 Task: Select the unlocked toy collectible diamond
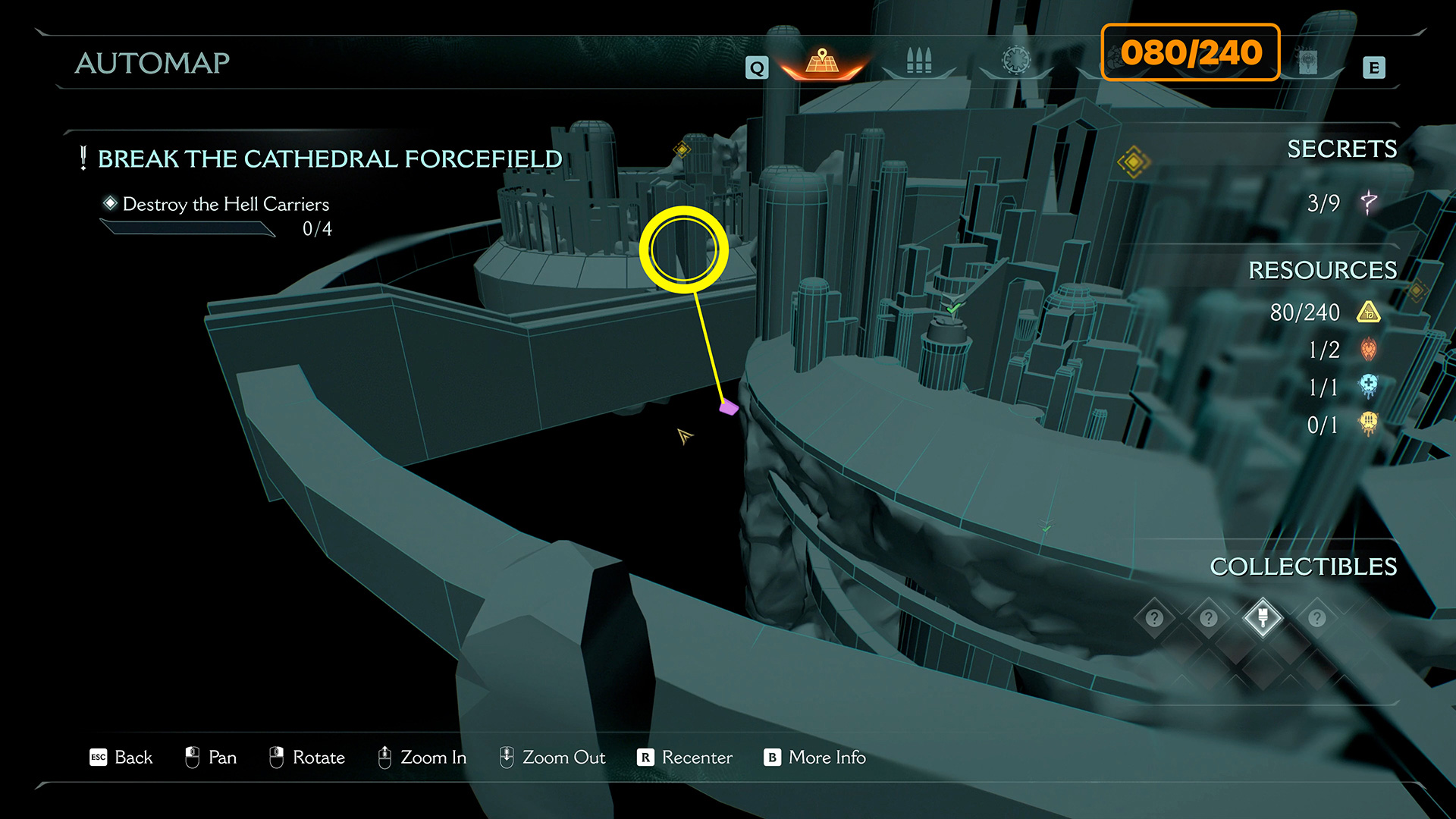click(x=1263, y=617)
